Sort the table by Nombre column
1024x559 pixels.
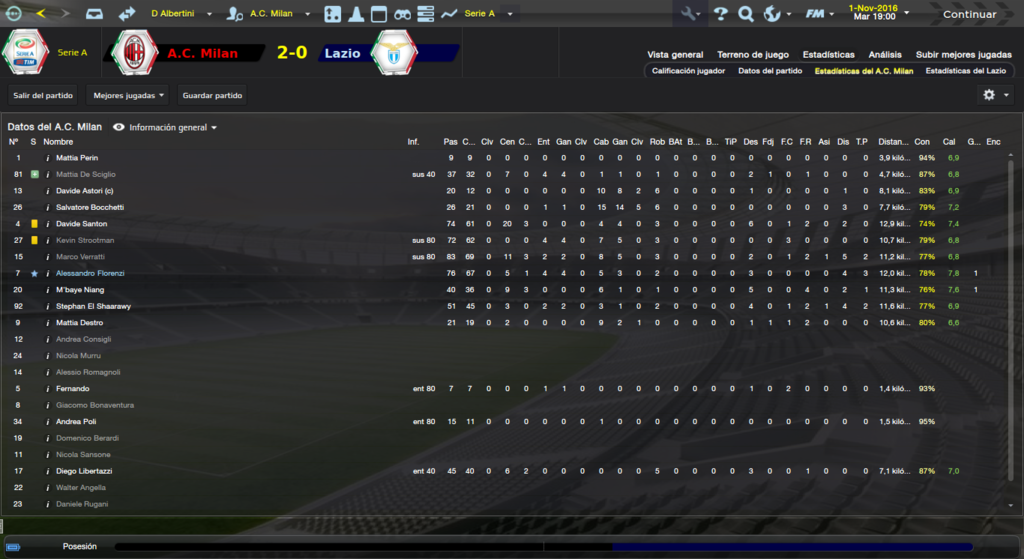click(58, 142)
